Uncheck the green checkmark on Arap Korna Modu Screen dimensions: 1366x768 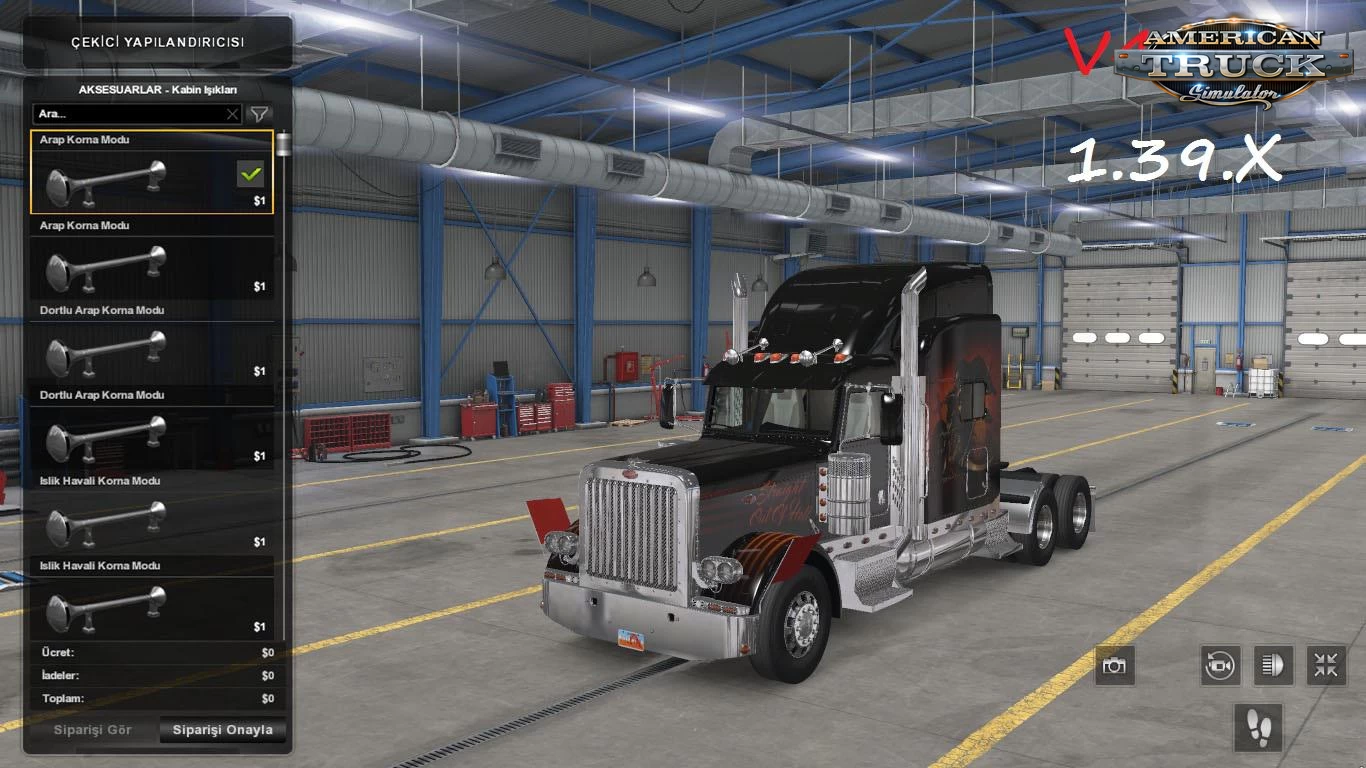pos(251,174)
